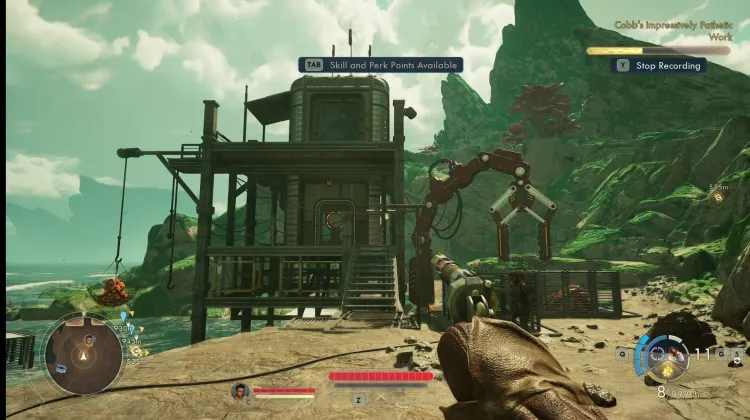
Task: Activate the yellow flame weapon wheel segment
Action: pyautogui.click(x=667, y=368)
